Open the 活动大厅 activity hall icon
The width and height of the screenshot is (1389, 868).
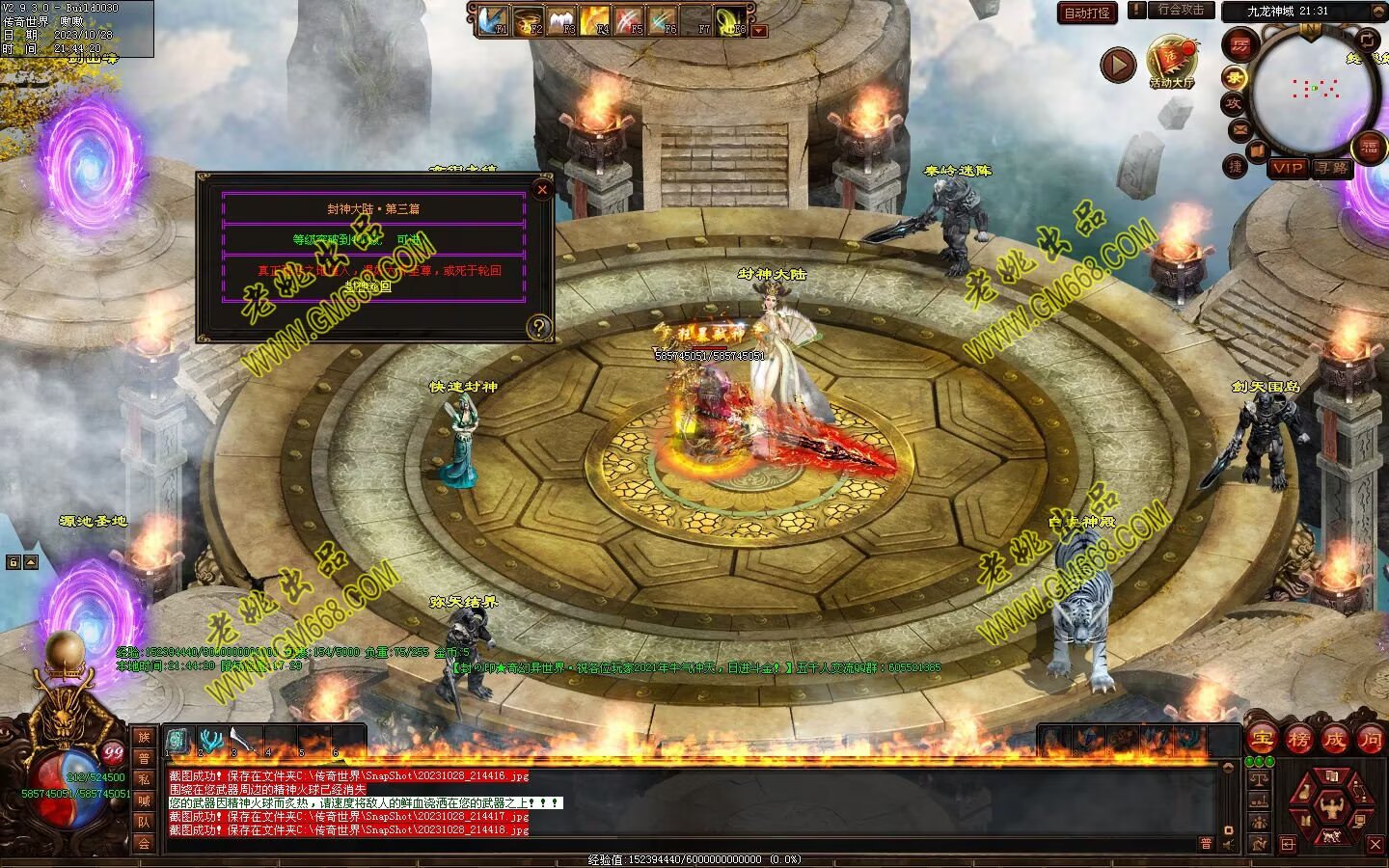[x=1171, y=60]
